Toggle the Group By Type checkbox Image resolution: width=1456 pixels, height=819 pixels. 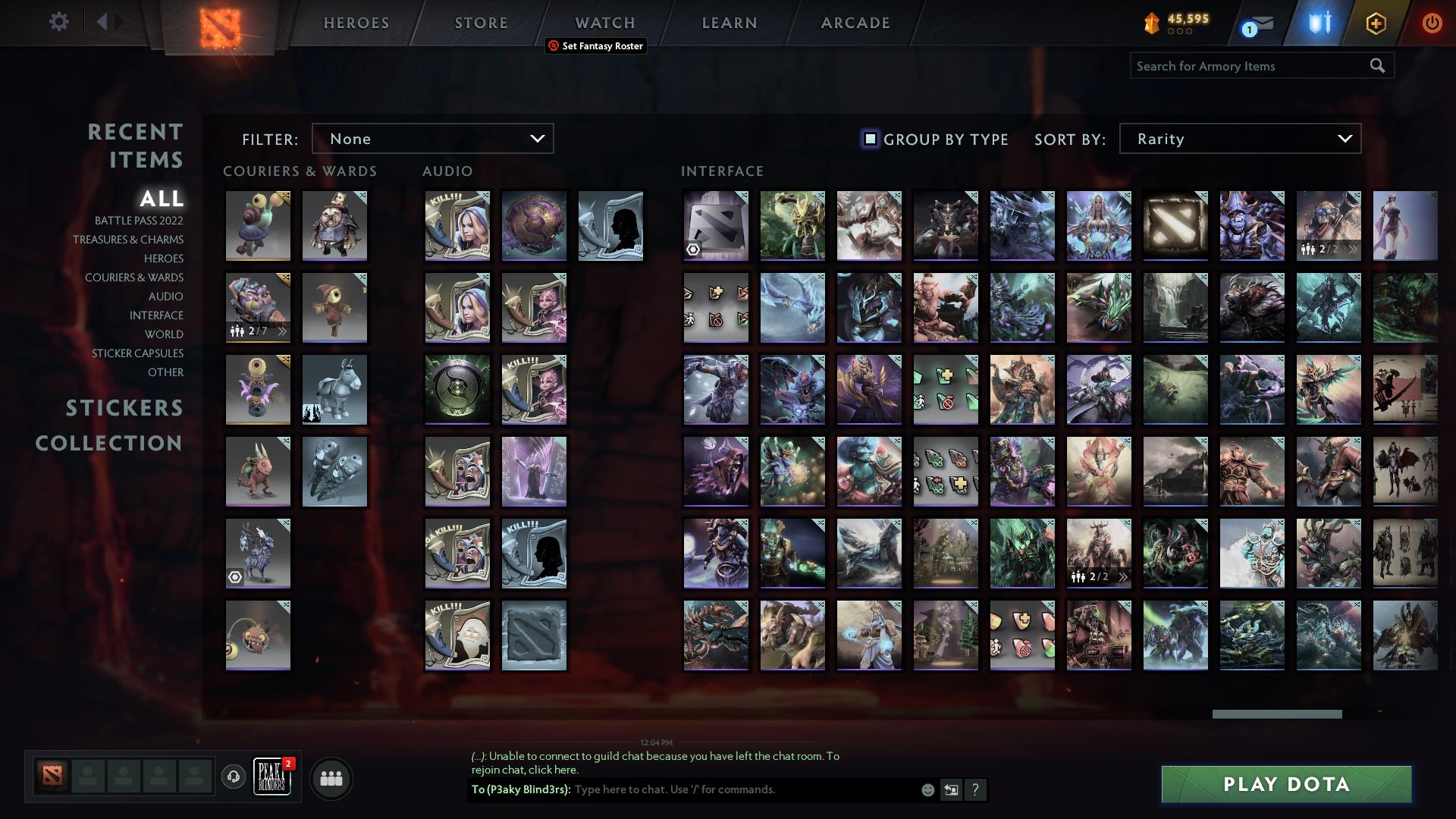coord(869,139)
